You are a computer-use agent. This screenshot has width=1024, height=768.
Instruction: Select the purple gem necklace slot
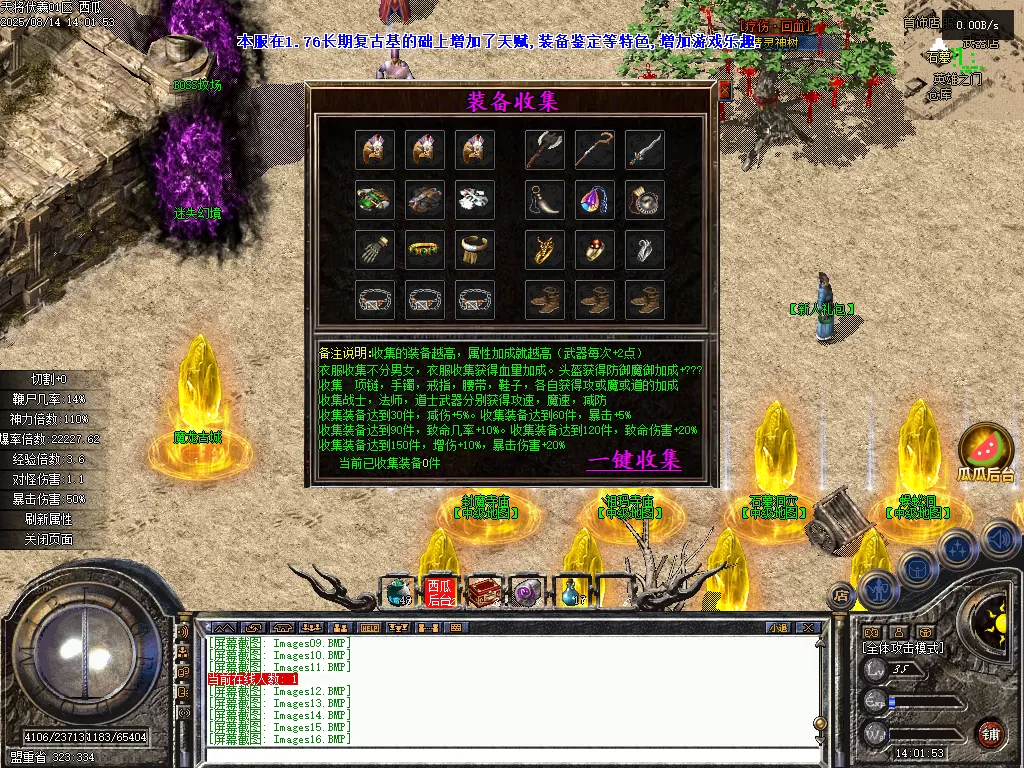tap(595, 199)
